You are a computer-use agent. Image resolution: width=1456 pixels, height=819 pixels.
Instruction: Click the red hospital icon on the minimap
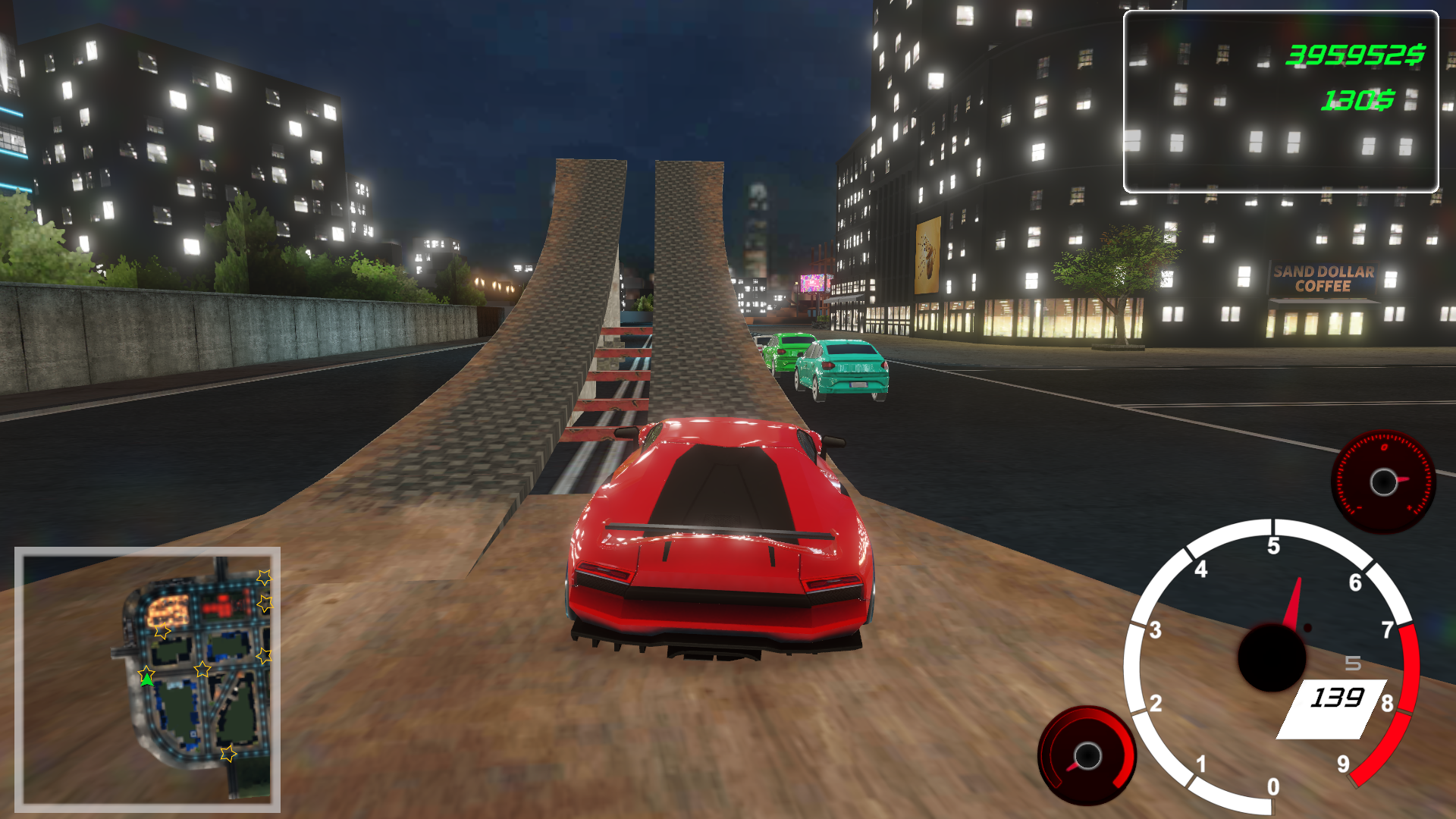[222, 604]
